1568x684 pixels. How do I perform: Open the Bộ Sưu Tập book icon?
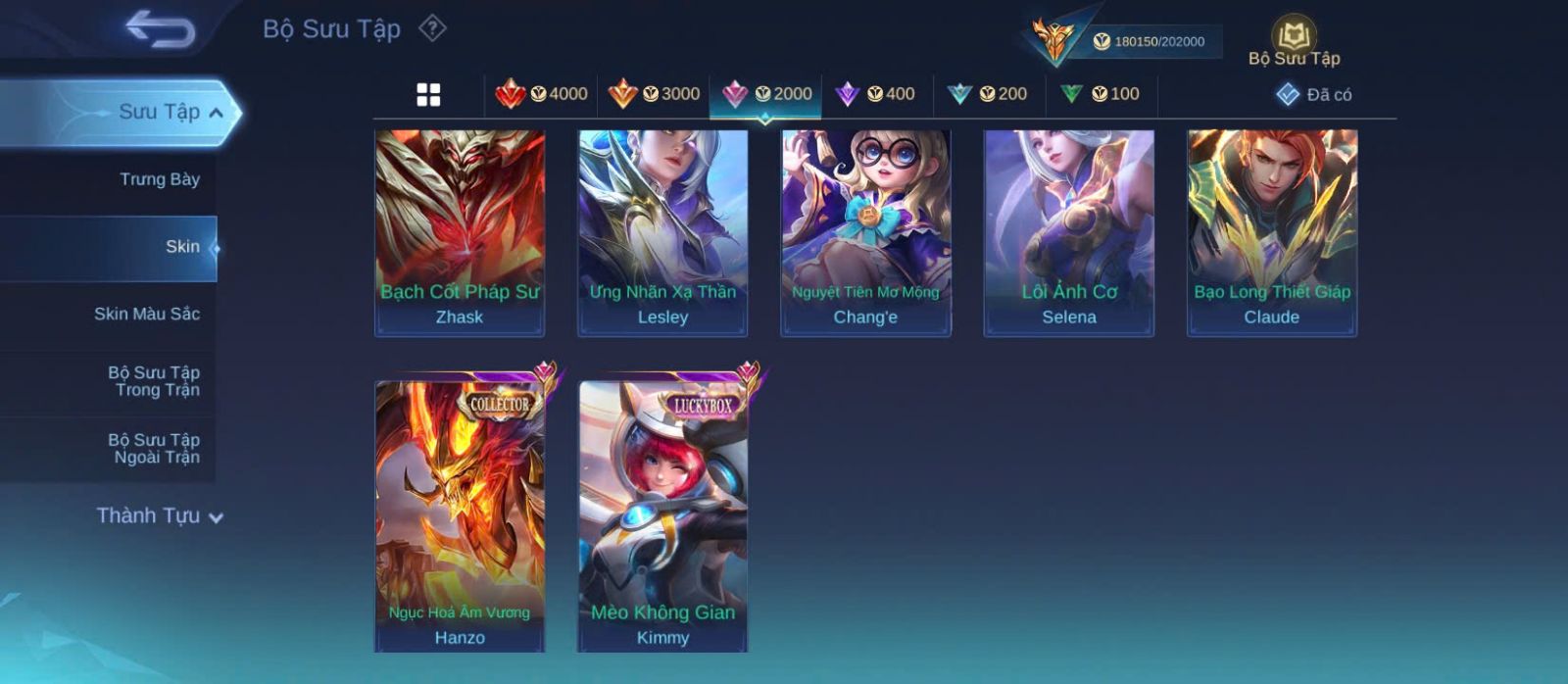1294,42
